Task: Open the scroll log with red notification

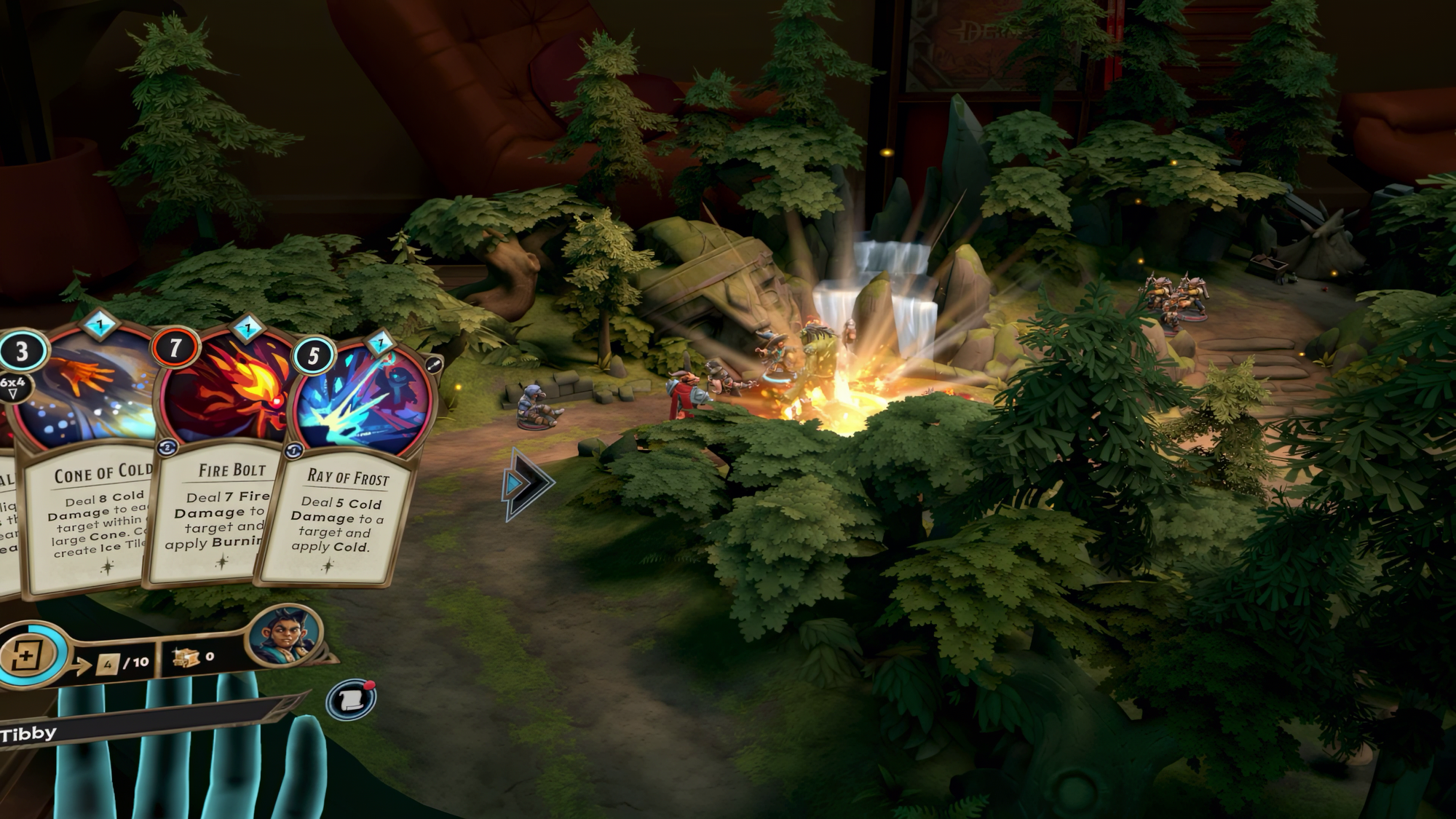Action: click(351, 700)
